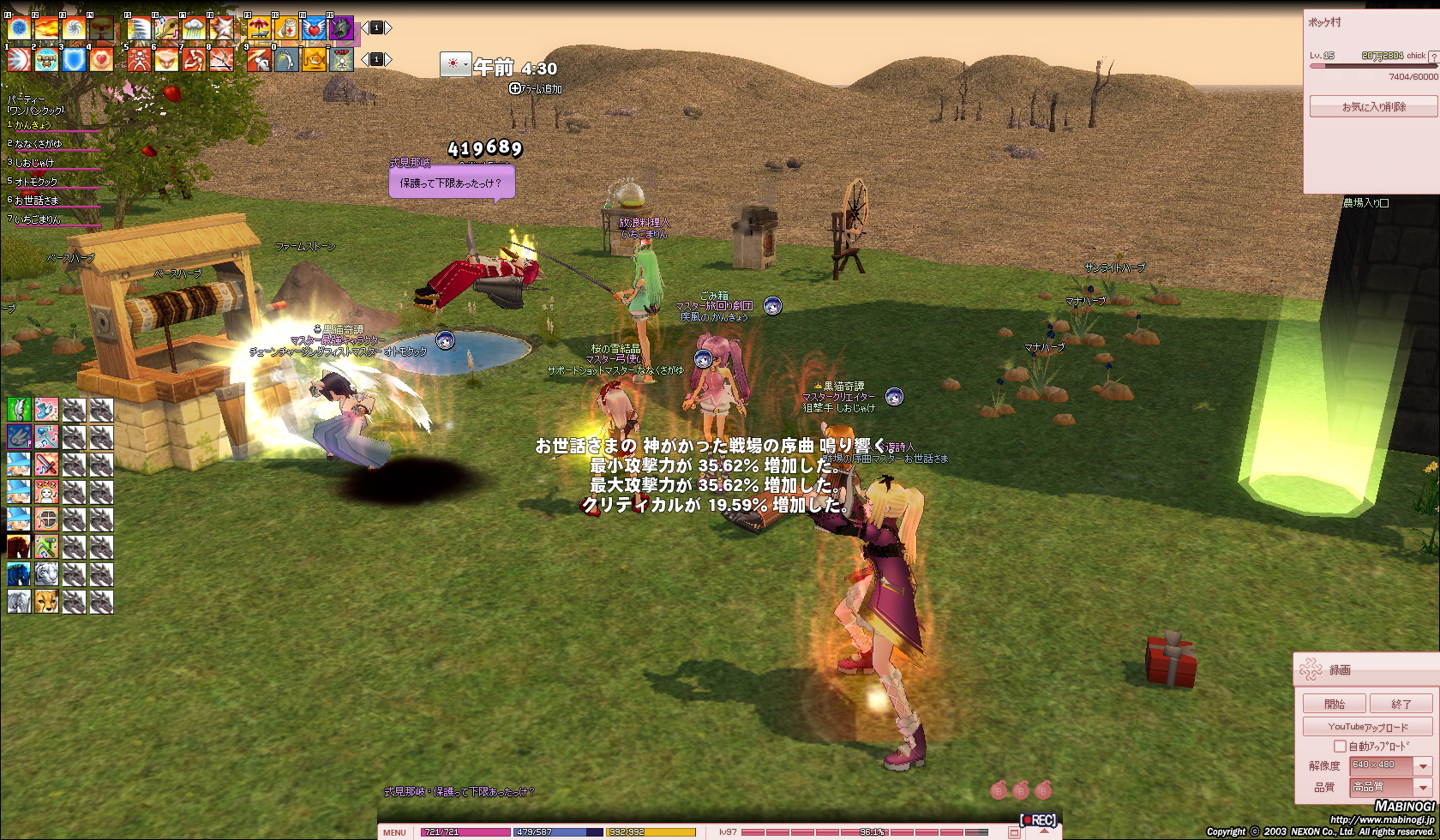Select the white tiger pet icon

point(46,574)
